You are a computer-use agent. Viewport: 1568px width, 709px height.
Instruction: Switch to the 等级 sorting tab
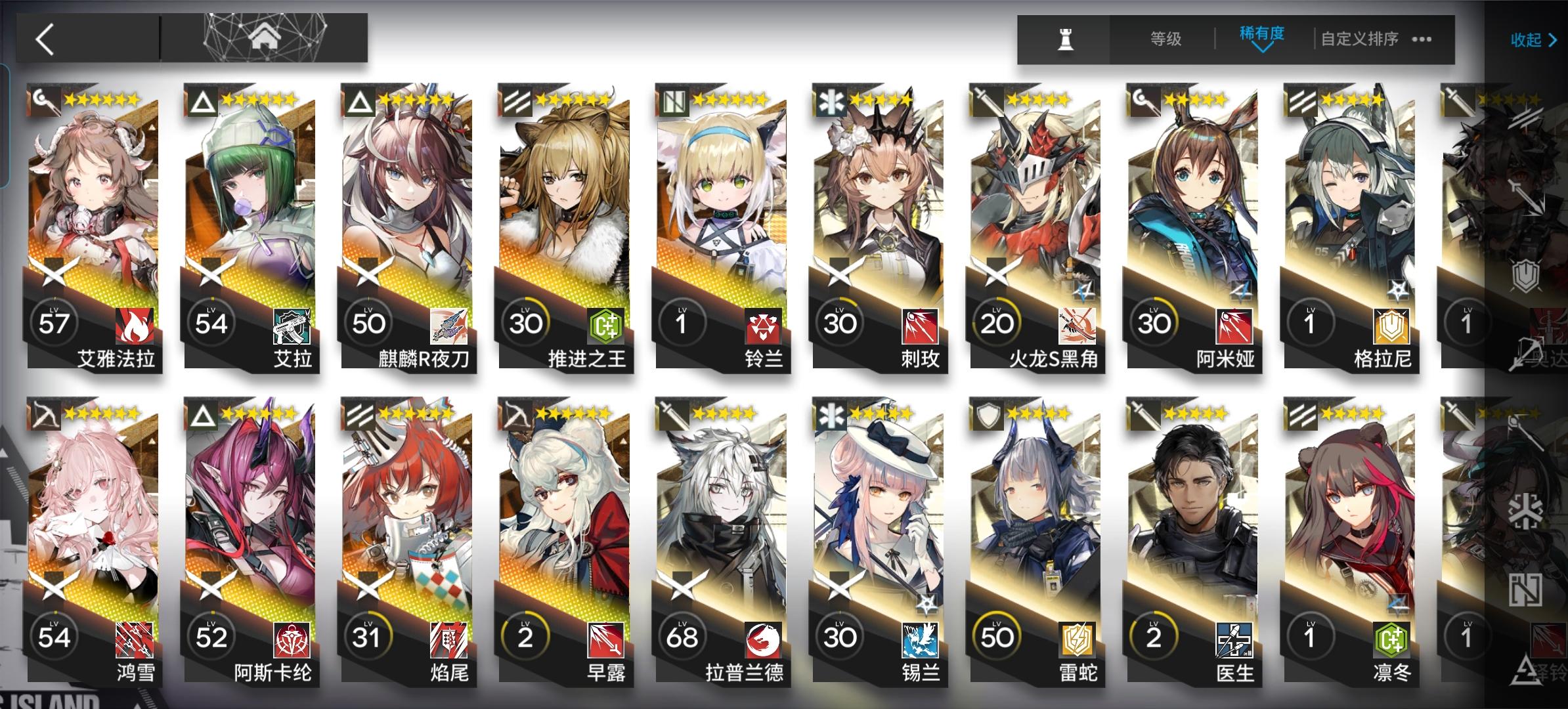(1166, 39)
